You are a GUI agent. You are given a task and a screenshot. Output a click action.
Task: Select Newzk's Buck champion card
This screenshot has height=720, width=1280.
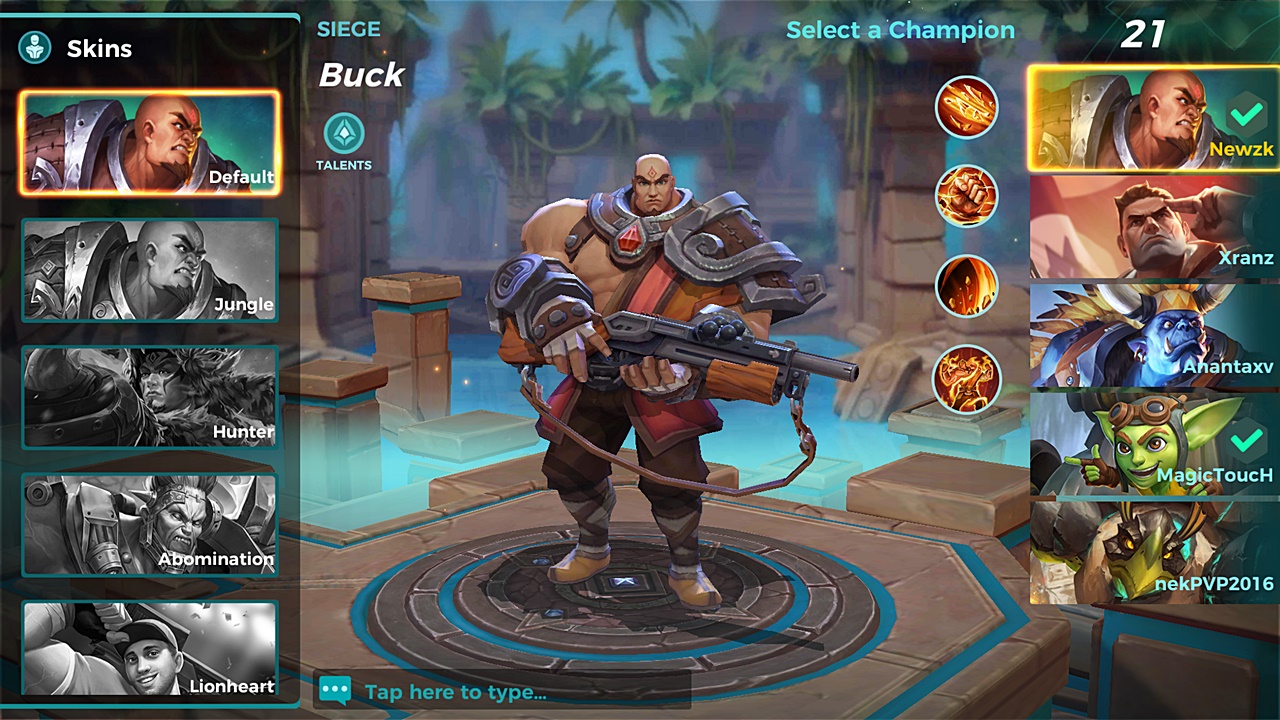pos(1153,120)
